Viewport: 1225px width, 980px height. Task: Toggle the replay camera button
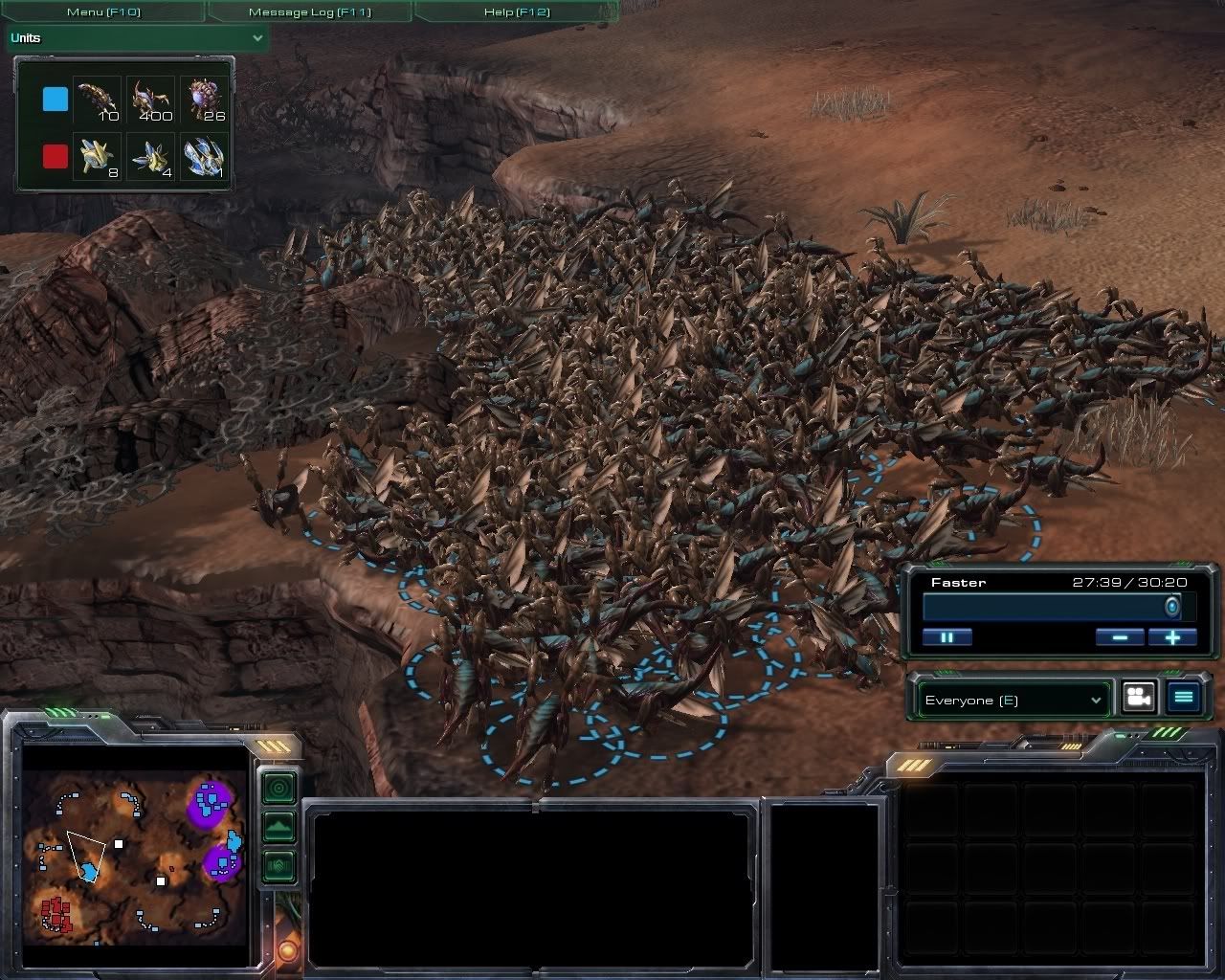pyautogui.click(x=1138, y=698)
